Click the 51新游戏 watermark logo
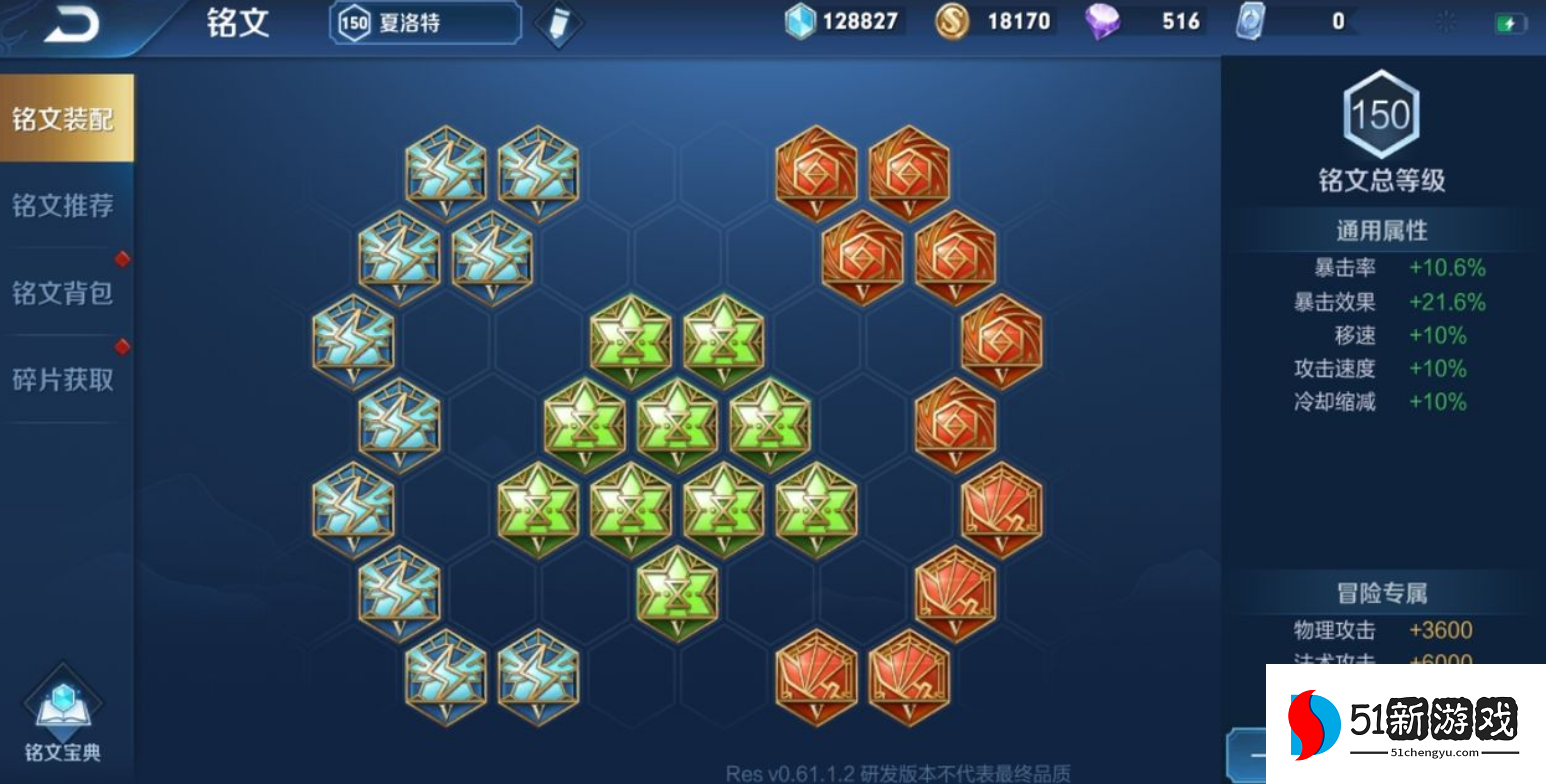This screenshot has width=1546, height=784. pyautogui.click(x=1405, y=724)
